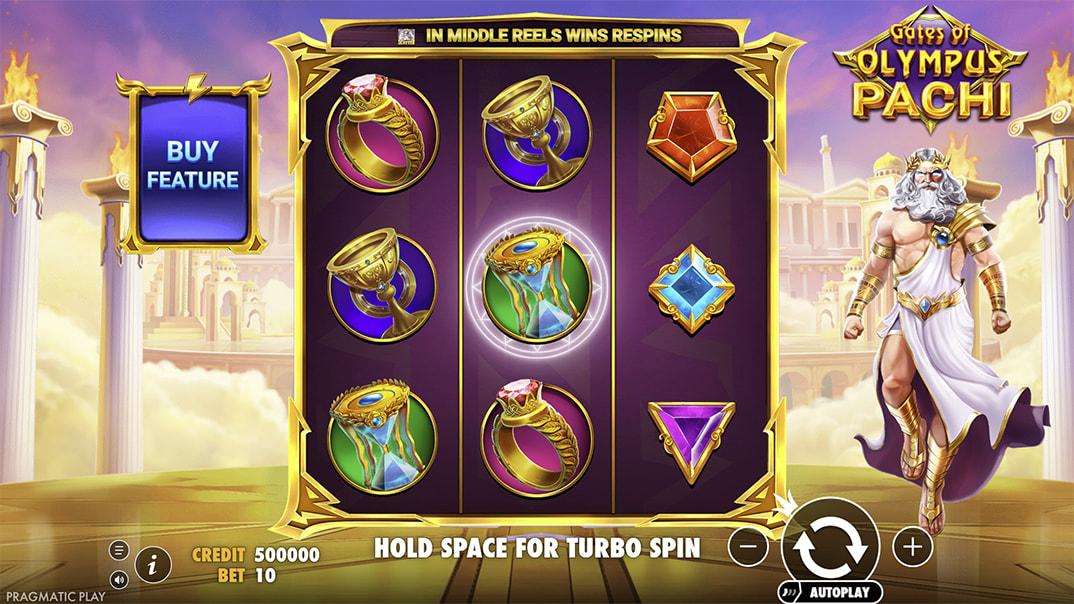Viewport: 1074px width, 604px height.
Task: Spin the reels with the circular arrows button
Action: pyautogui.click(x=829, y=545)
